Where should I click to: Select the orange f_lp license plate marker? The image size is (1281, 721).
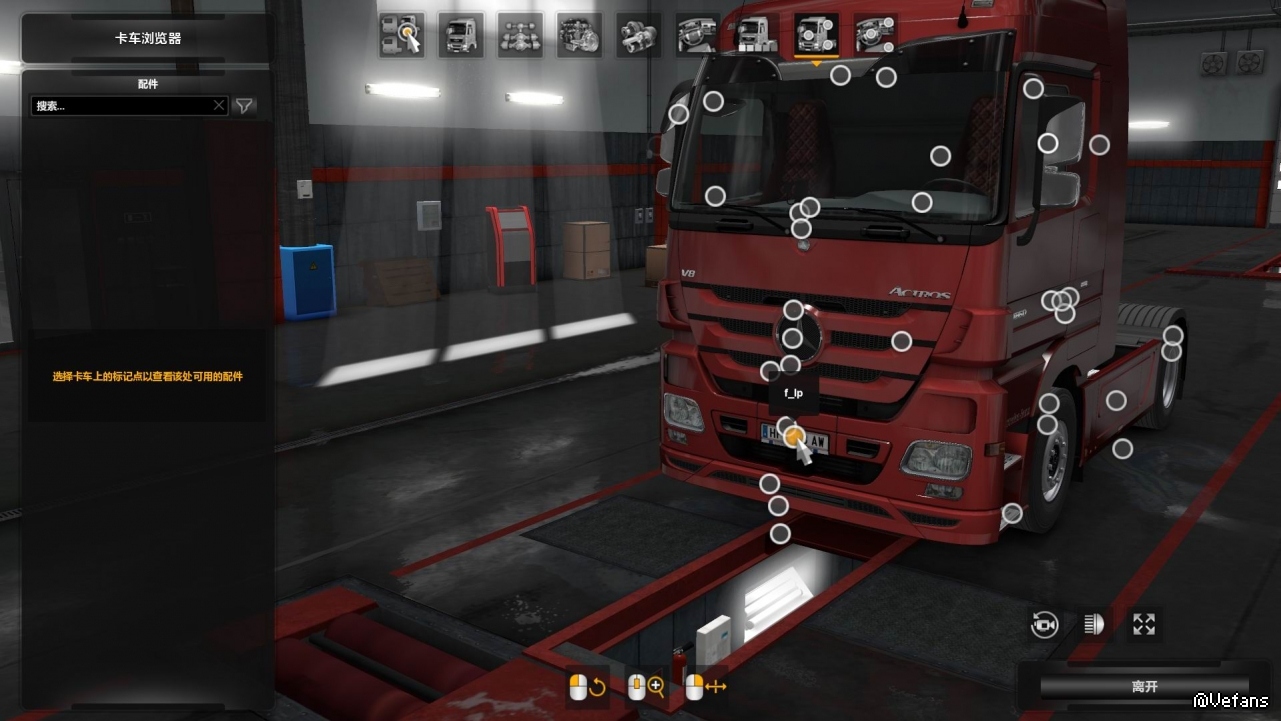(794, 436)
